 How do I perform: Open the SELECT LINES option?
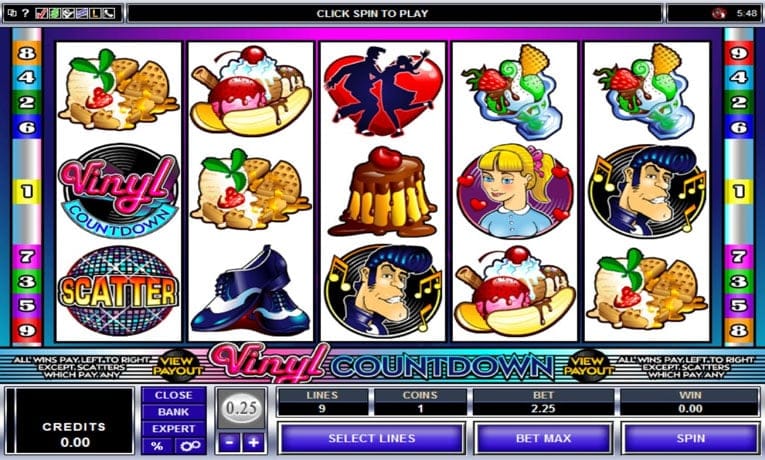pos(371,438)
